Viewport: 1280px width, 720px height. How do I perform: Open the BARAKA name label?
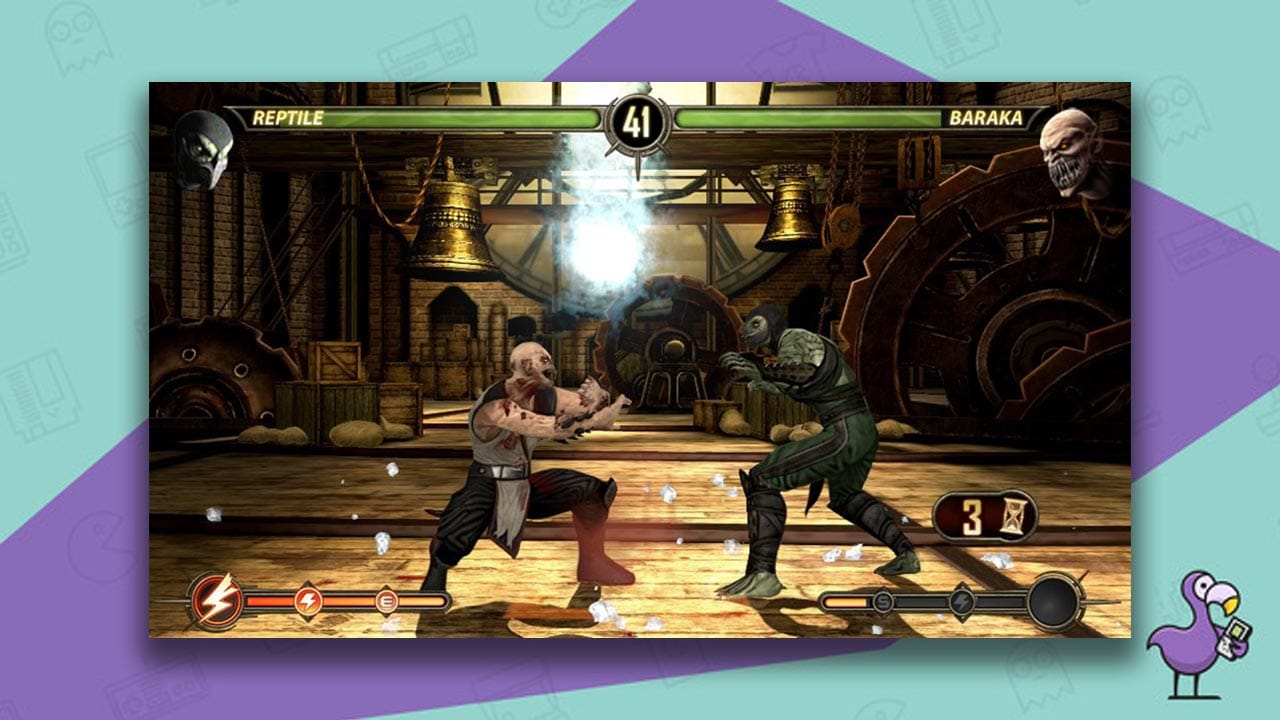[988, 118]
